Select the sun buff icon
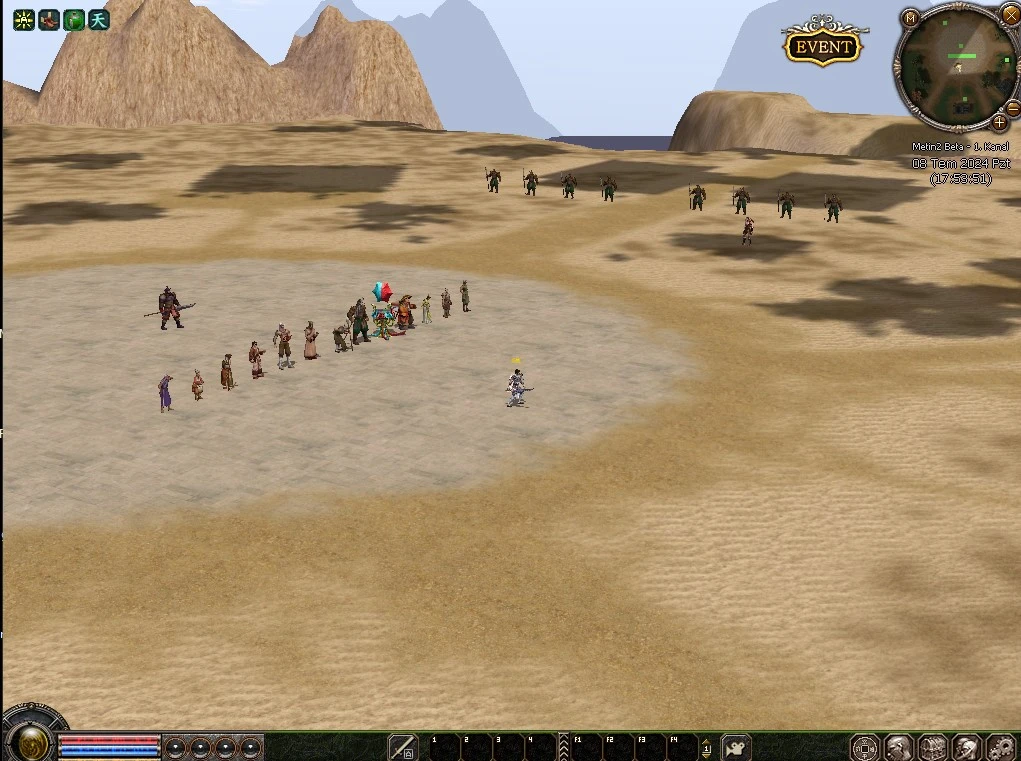Image resolution: width=1021 pixels, height=761 pixels. (x=23, y=19)
